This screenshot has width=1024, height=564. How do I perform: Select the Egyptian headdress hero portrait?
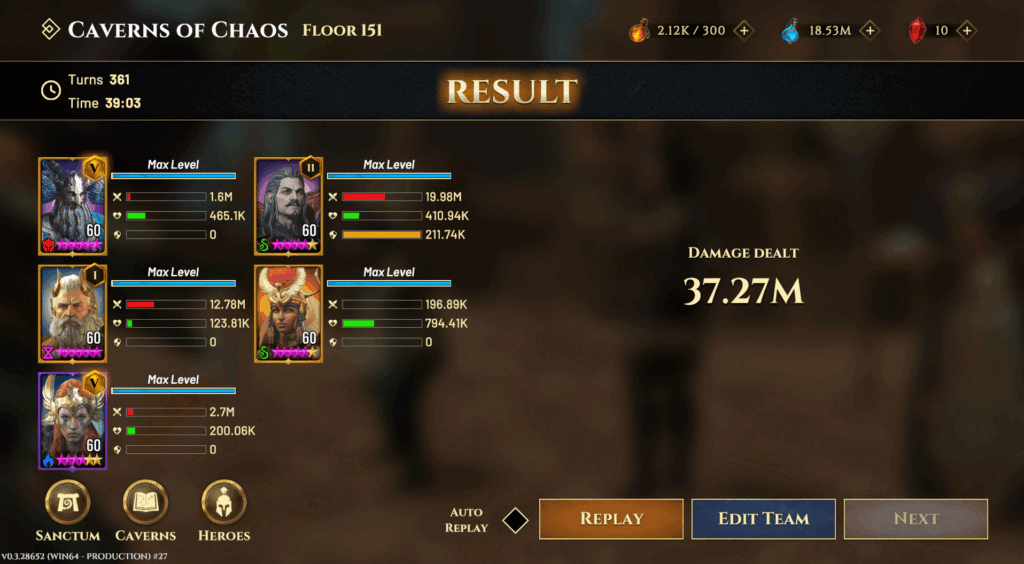288,313
